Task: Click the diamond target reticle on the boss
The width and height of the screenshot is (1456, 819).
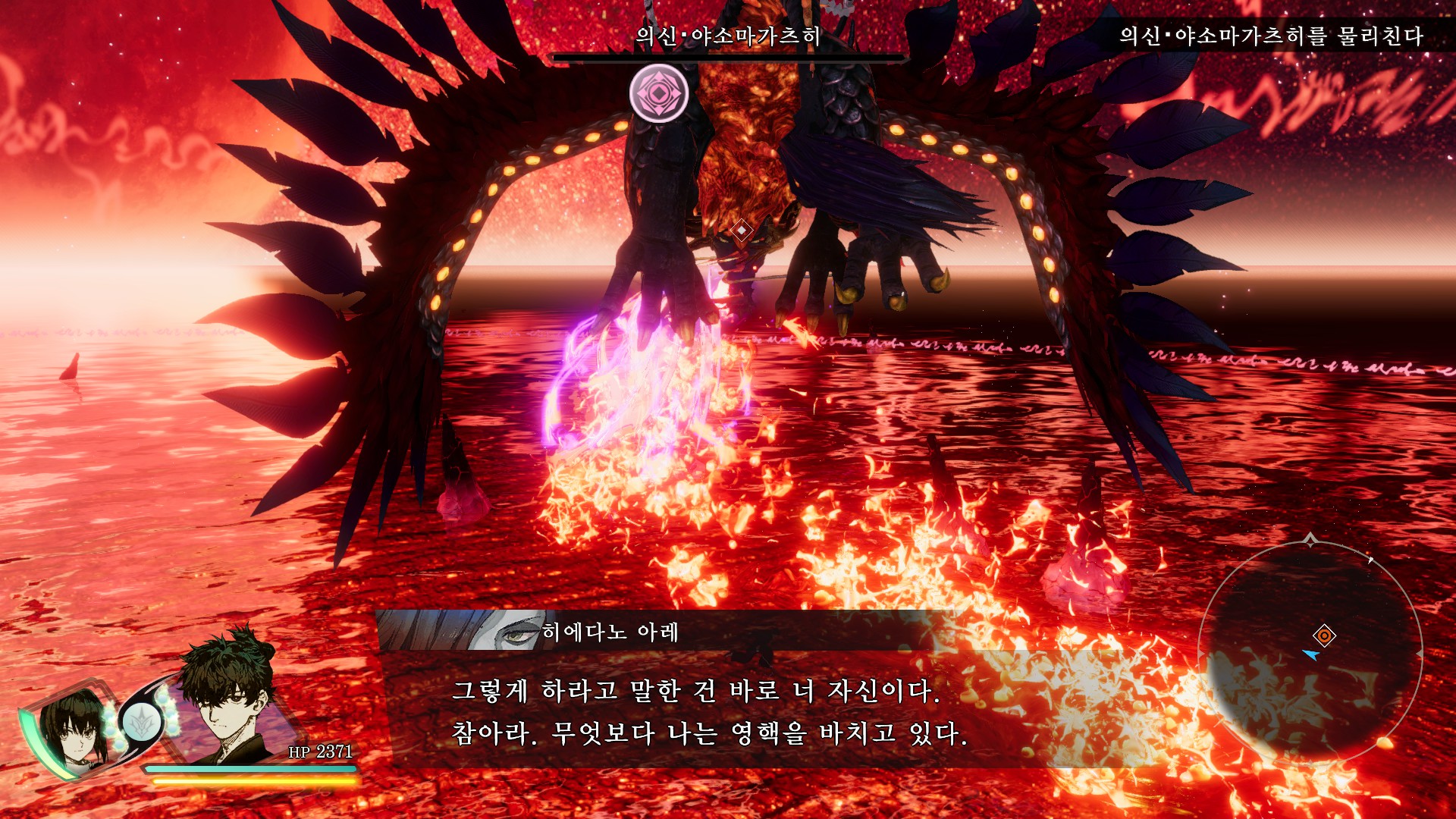Action: coord(741,230)
